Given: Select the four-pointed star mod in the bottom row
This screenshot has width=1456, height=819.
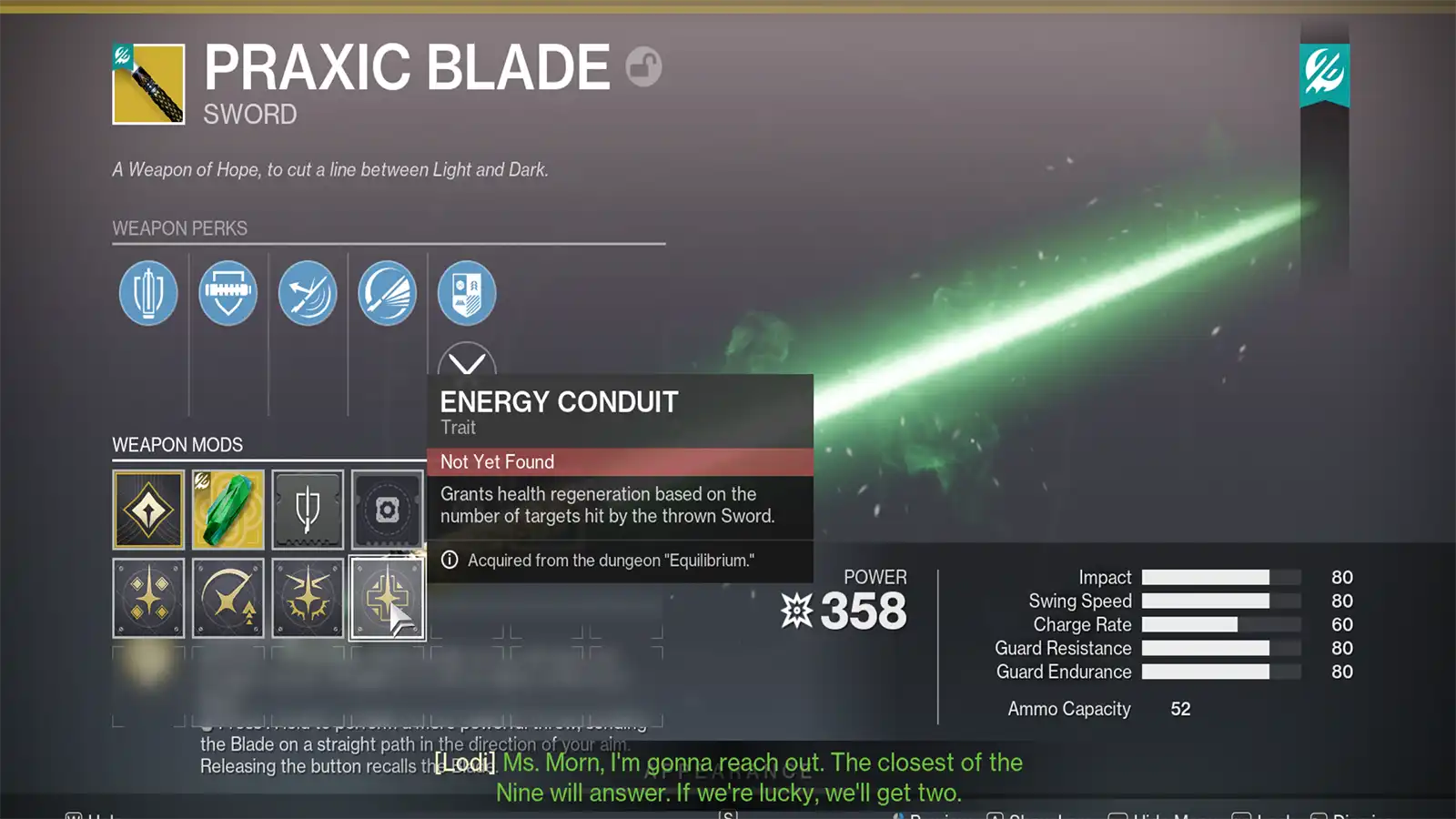Looking at the screenshot, I should coord(148,598).
